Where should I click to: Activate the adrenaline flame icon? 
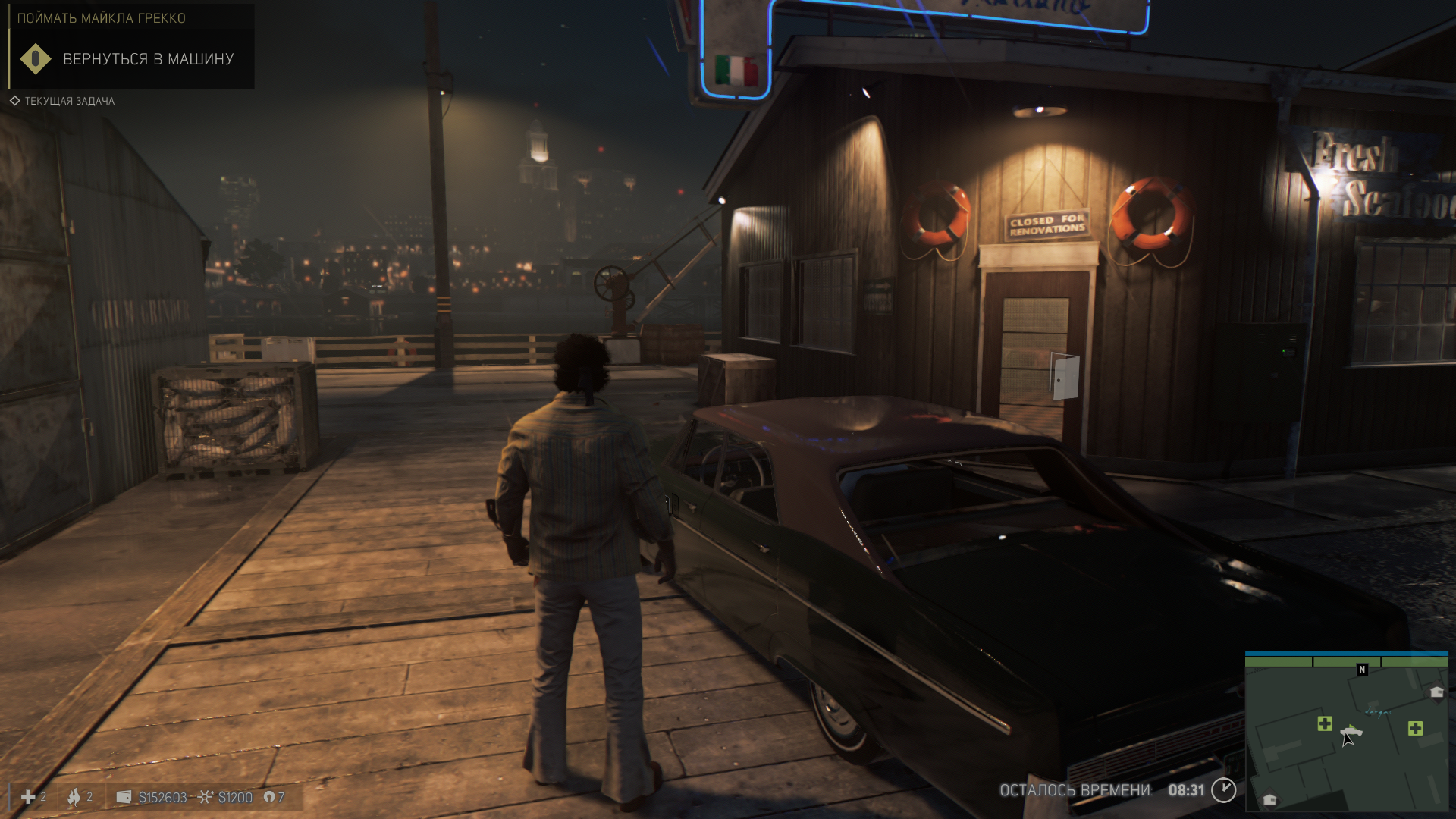[x=74, y=797]
